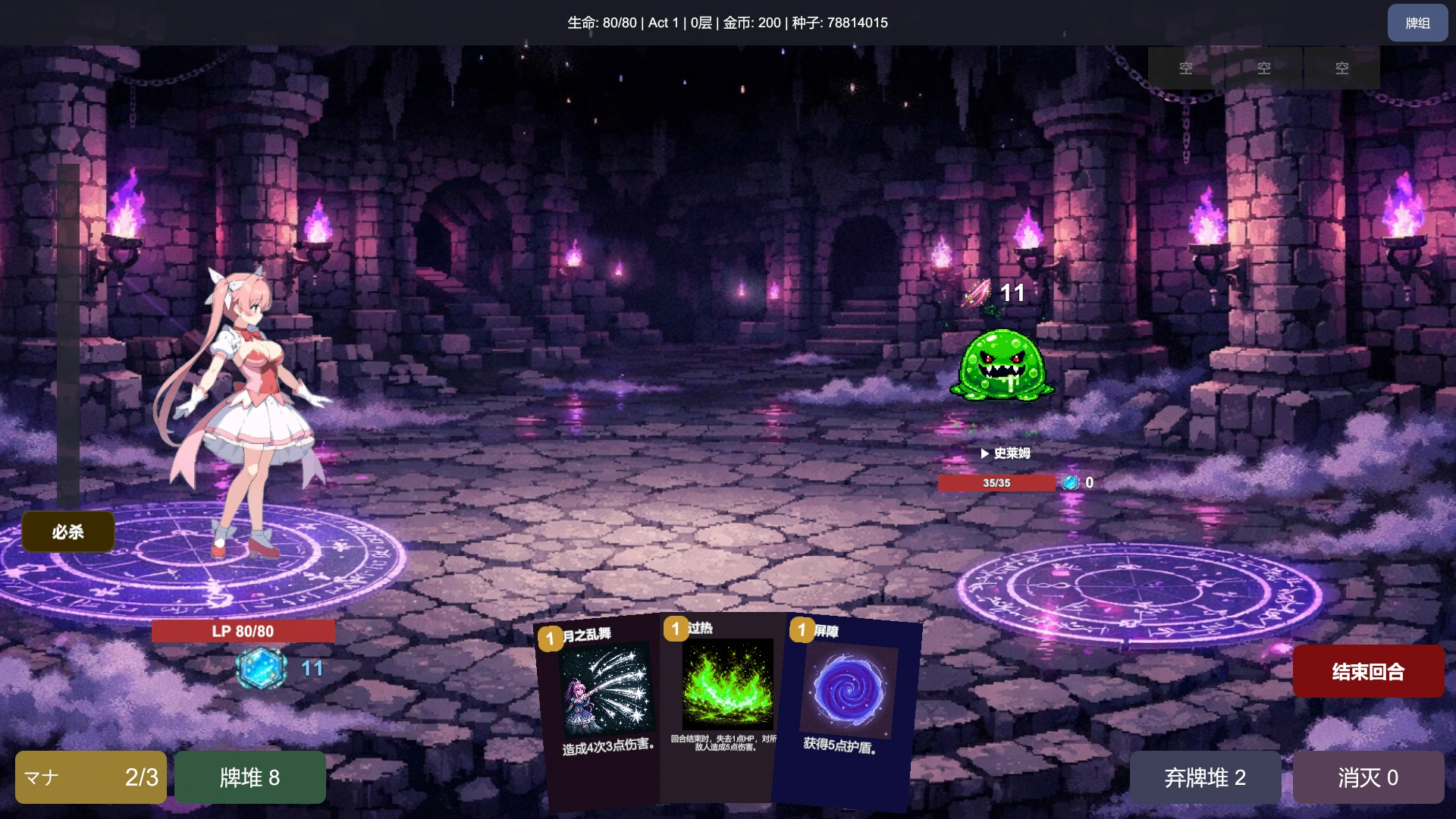
Task: Select the 史莱姆 slime enemy sprite
Action: tap(1001, 364)
